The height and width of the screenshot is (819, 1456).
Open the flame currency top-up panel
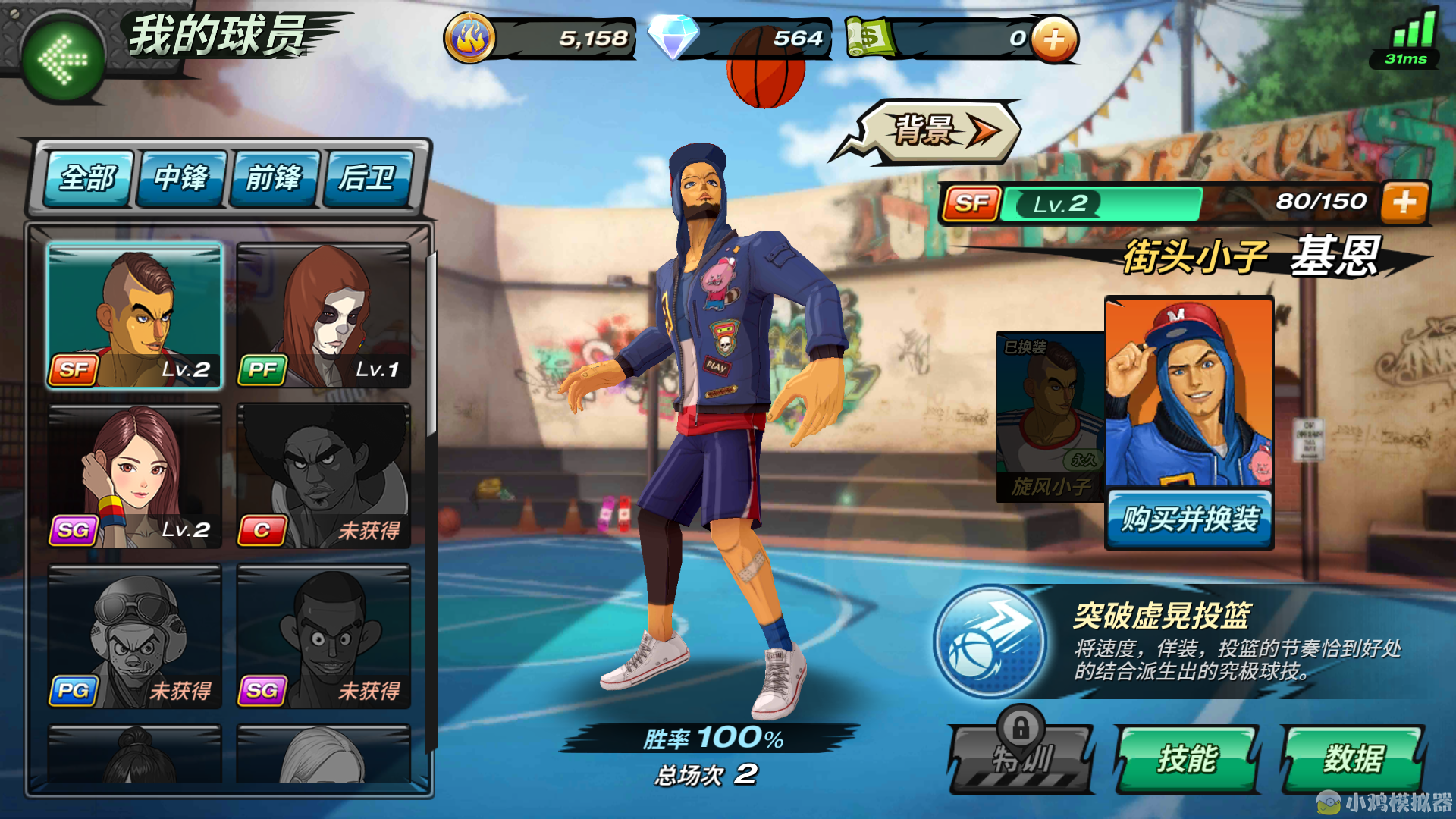472,36
